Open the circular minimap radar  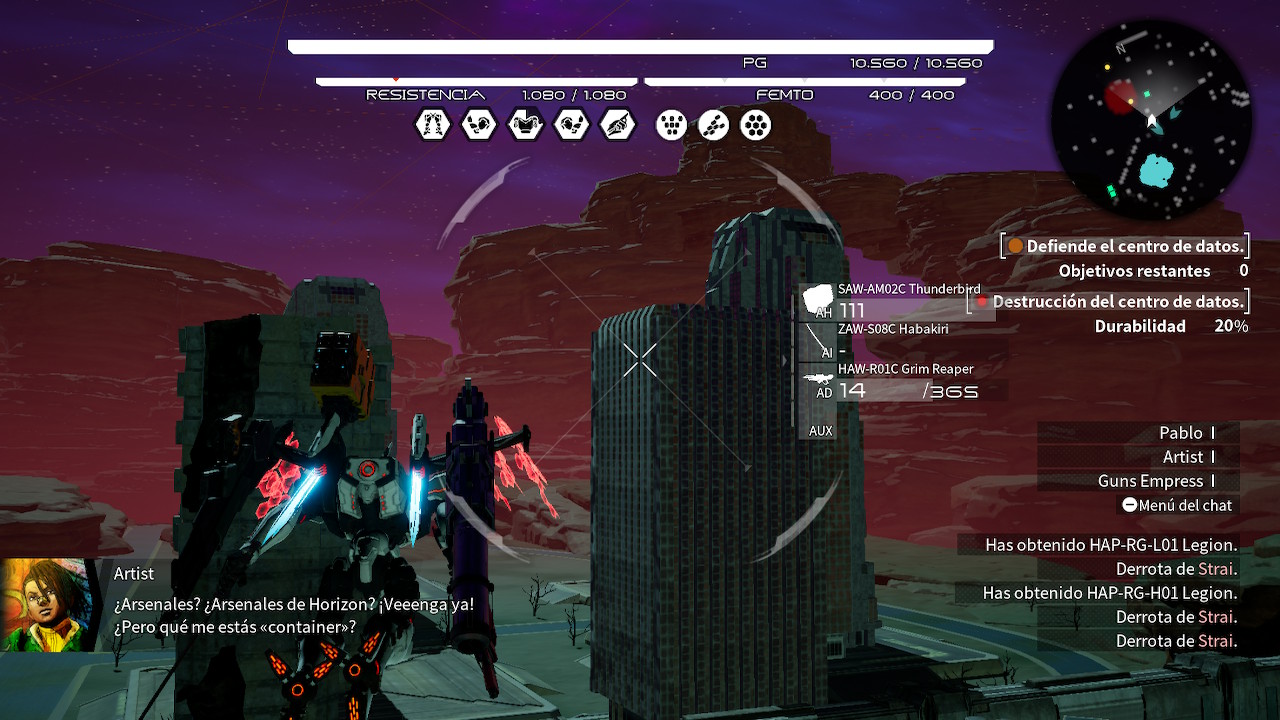[1151, 121]
